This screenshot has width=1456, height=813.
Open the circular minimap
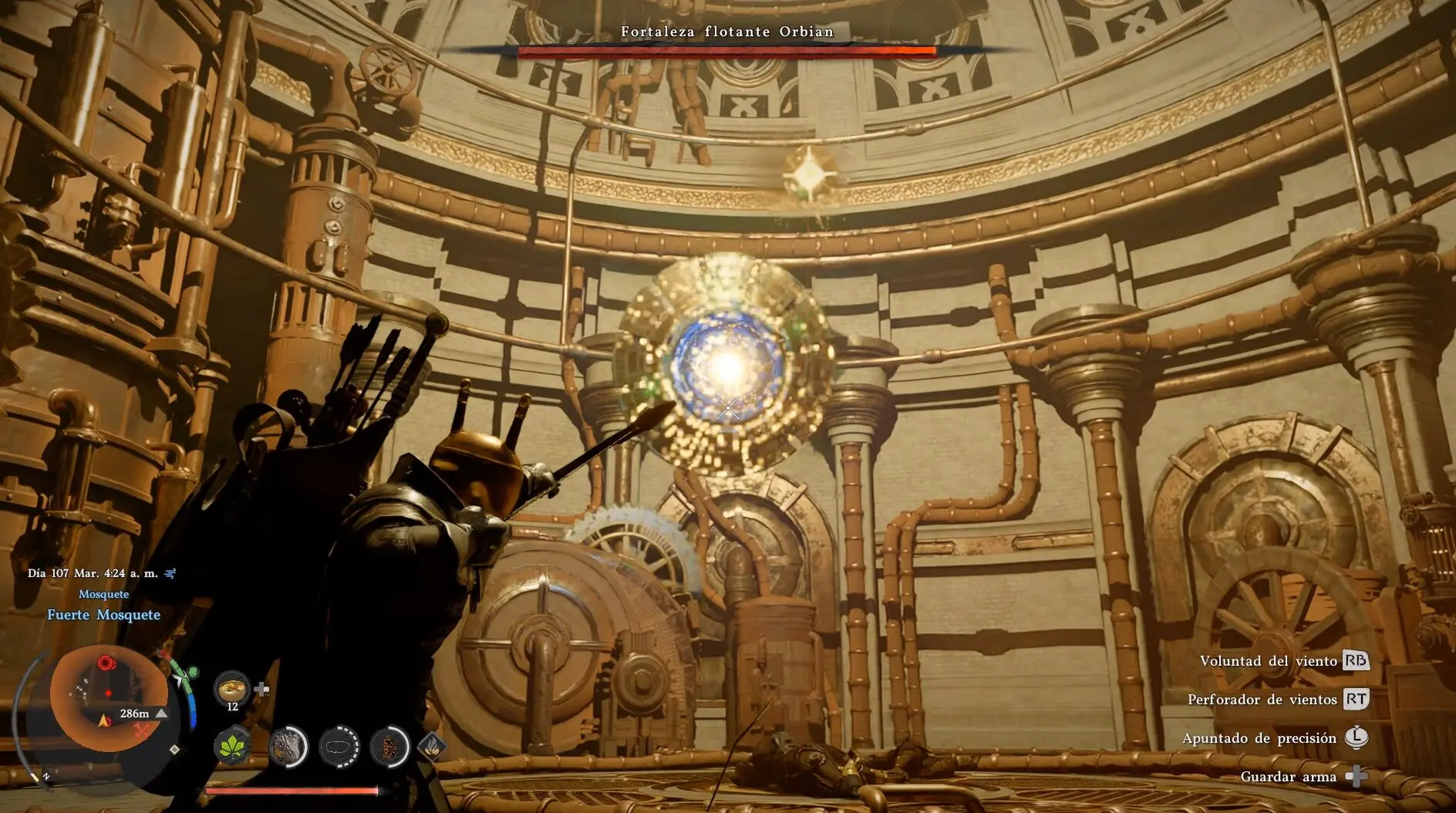pos(108,698)
